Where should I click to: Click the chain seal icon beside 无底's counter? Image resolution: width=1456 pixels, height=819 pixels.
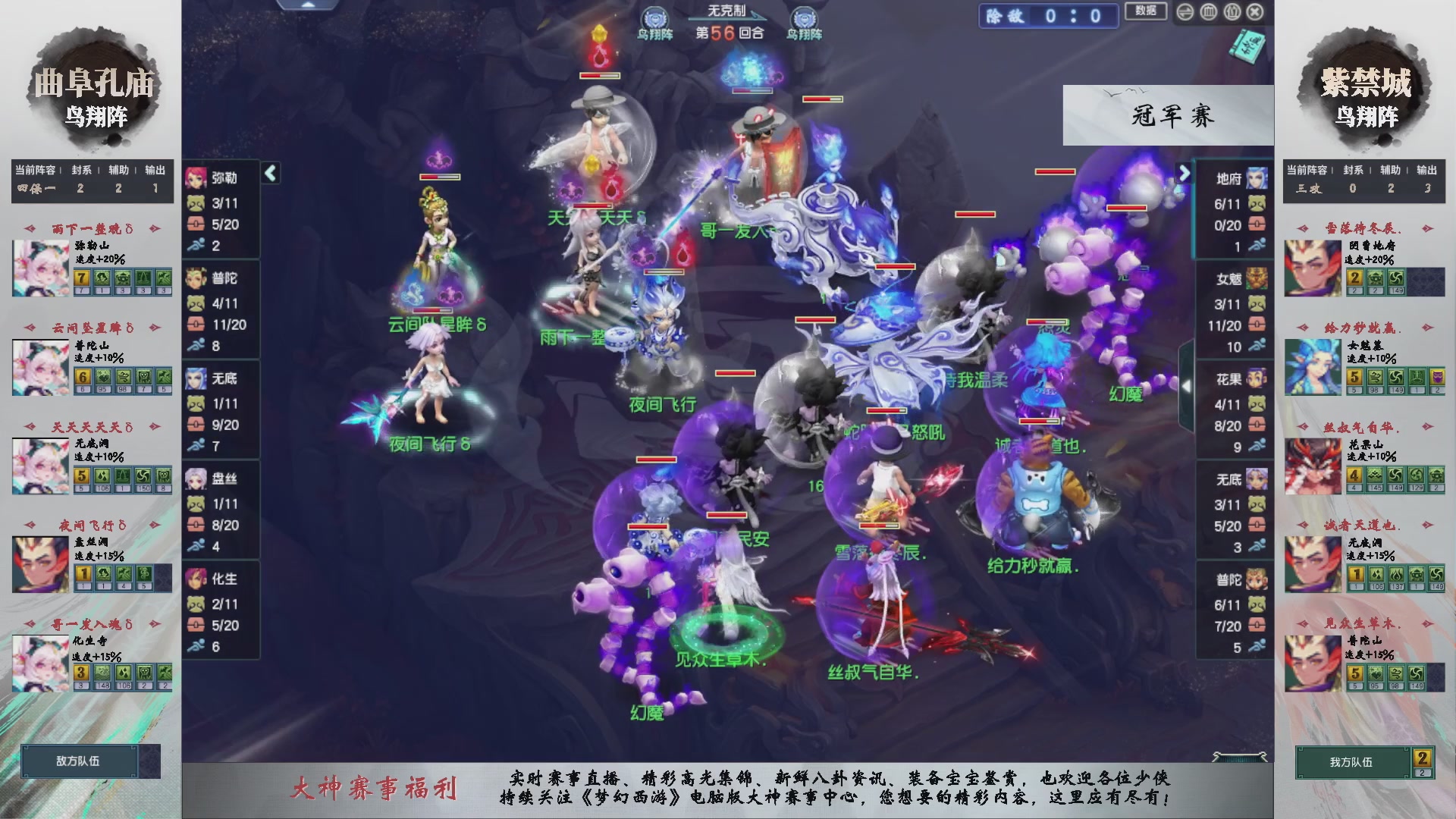(196, 423)
